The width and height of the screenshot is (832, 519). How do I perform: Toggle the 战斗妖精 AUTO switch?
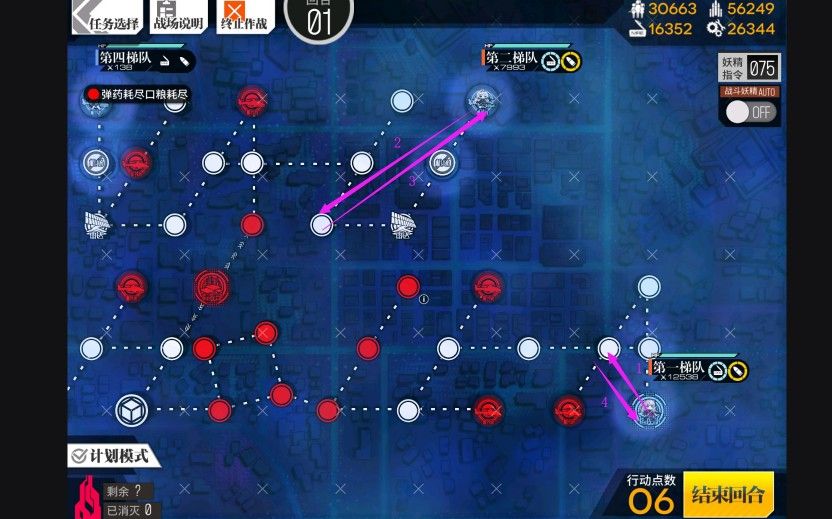(x=750, y=111)
